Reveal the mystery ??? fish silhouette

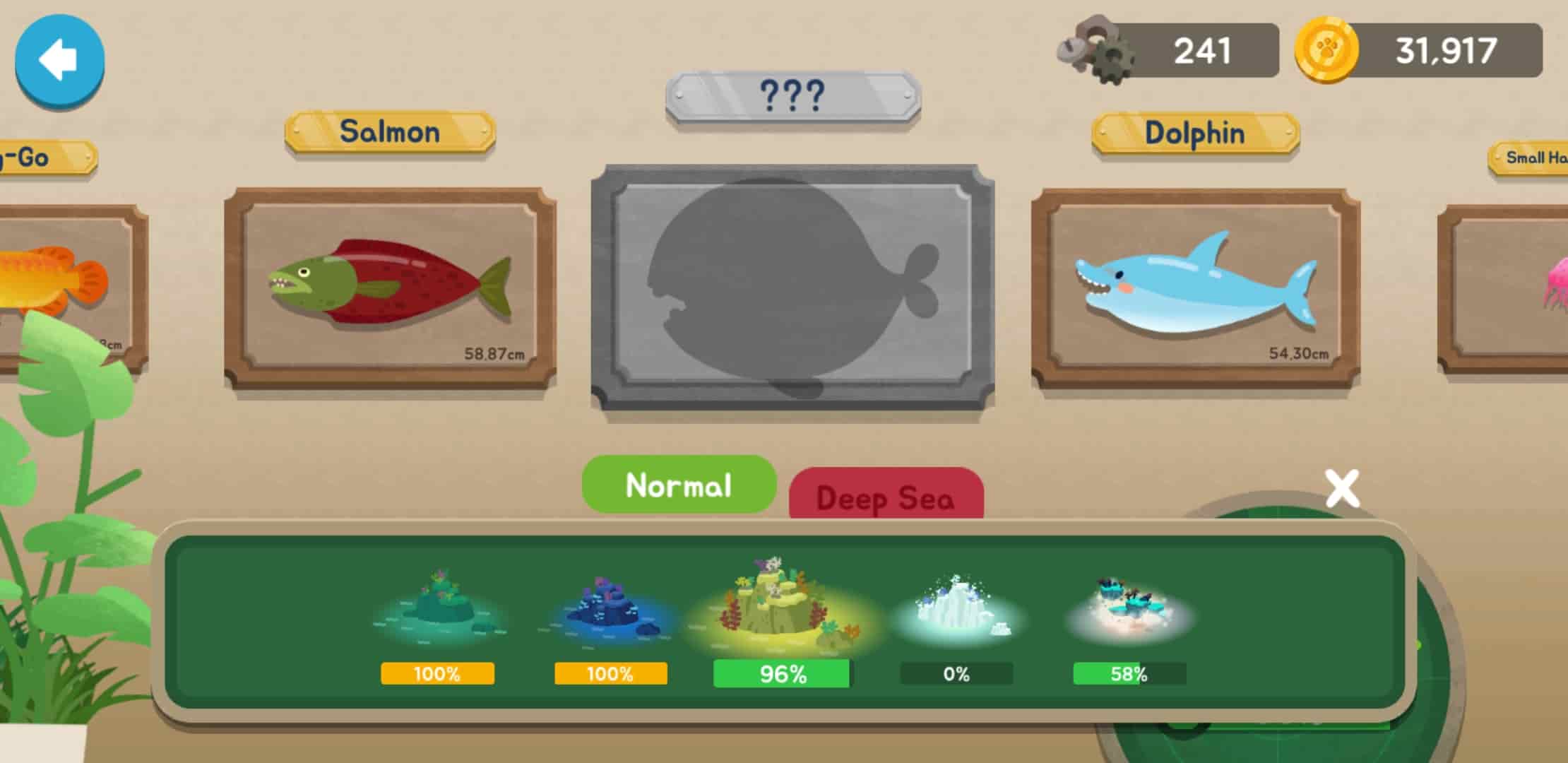[x=791, y=283]
